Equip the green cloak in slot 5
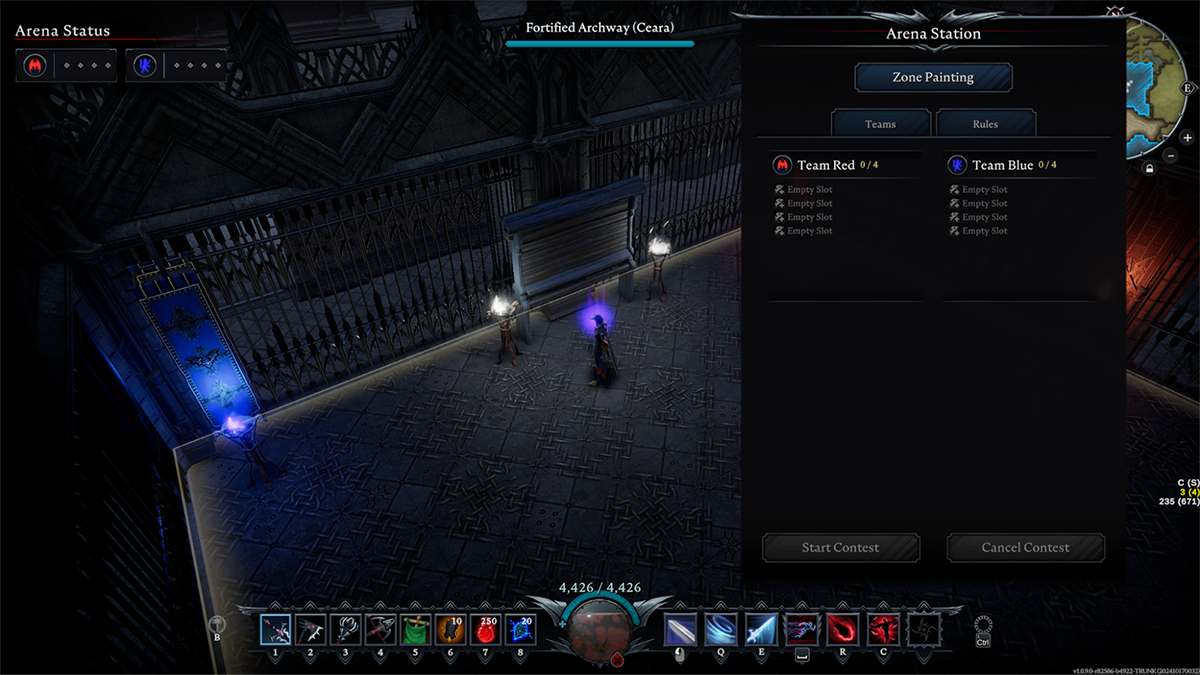Viewport: 1200px width, 675px height. [x=415, y=630]
